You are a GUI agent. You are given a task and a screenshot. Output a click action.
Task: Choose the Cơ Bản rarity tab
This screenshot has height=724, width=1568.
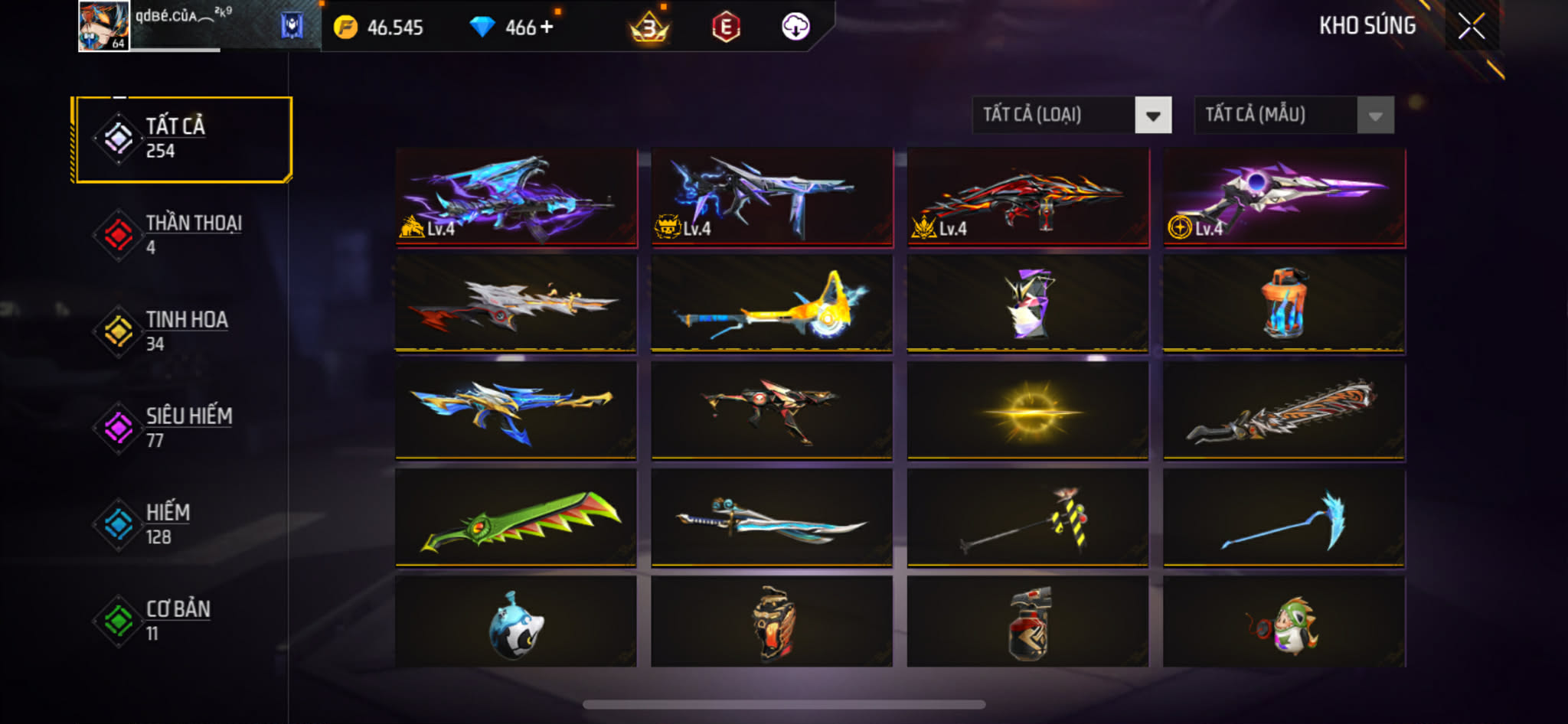click(182, 621)
